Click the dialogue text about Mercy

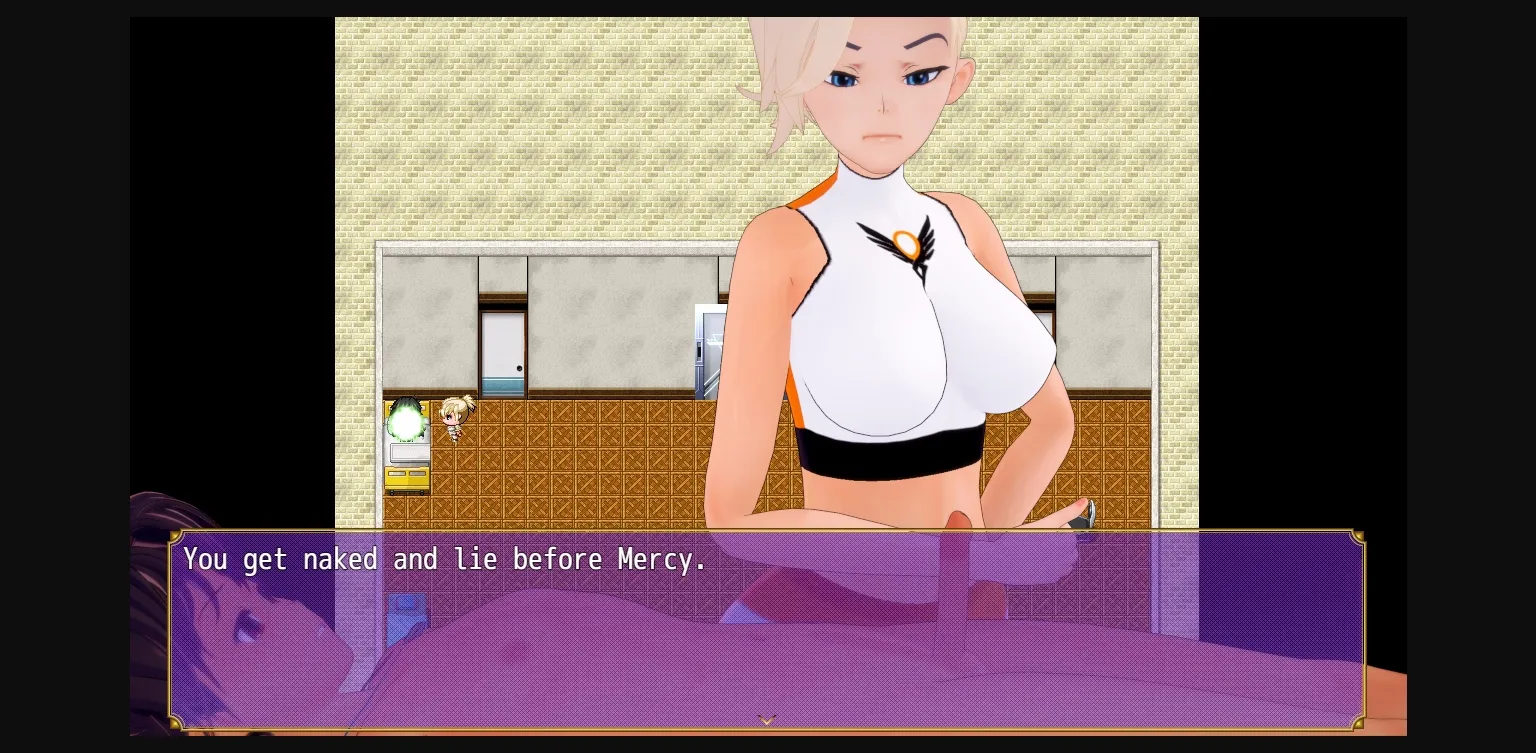445,560
